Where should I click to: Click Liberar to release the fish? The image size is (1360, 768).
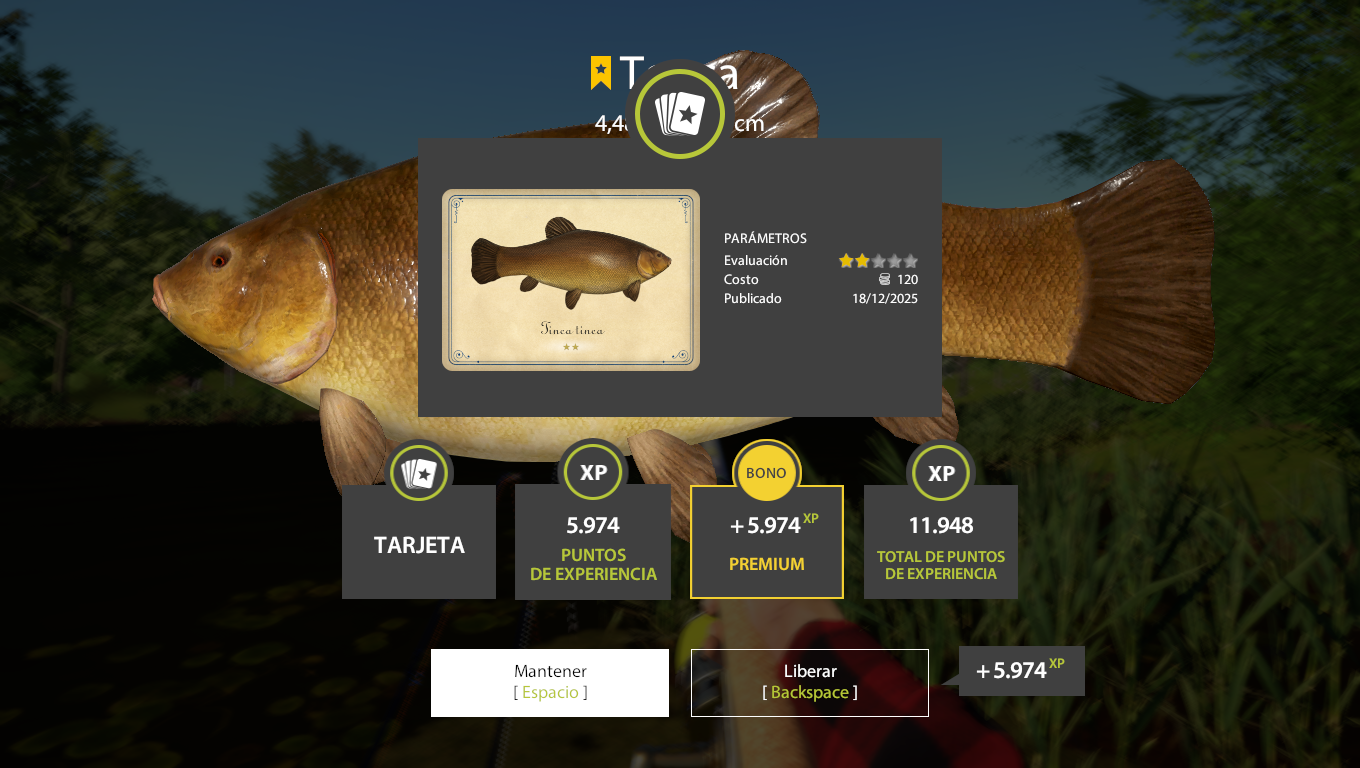coord(809,682)
